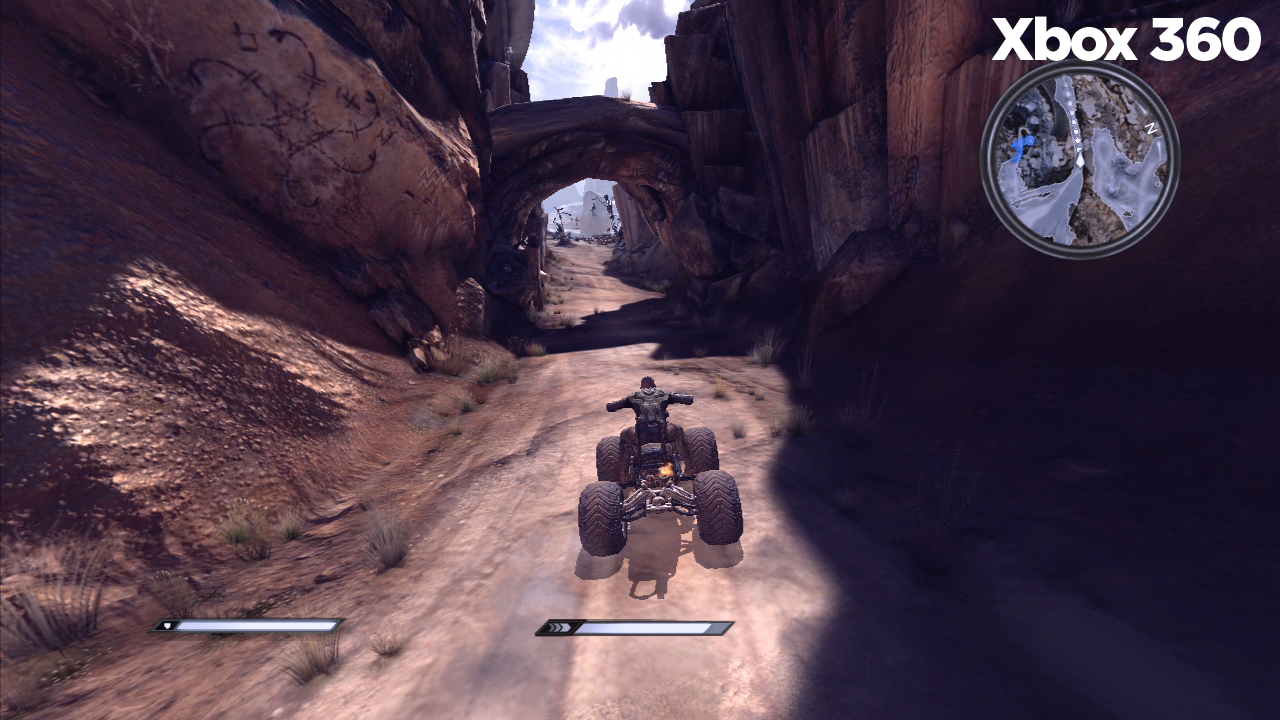Click the circular minimap
The height and width of the screenshot is (720, 1280).
[x=1080, y=160]
